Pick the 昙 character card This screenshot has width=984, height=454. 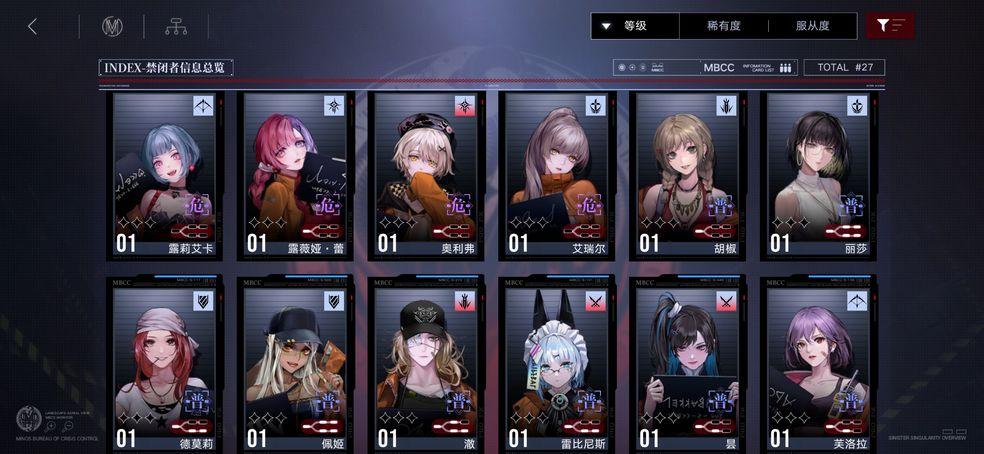tap(687, 366)
